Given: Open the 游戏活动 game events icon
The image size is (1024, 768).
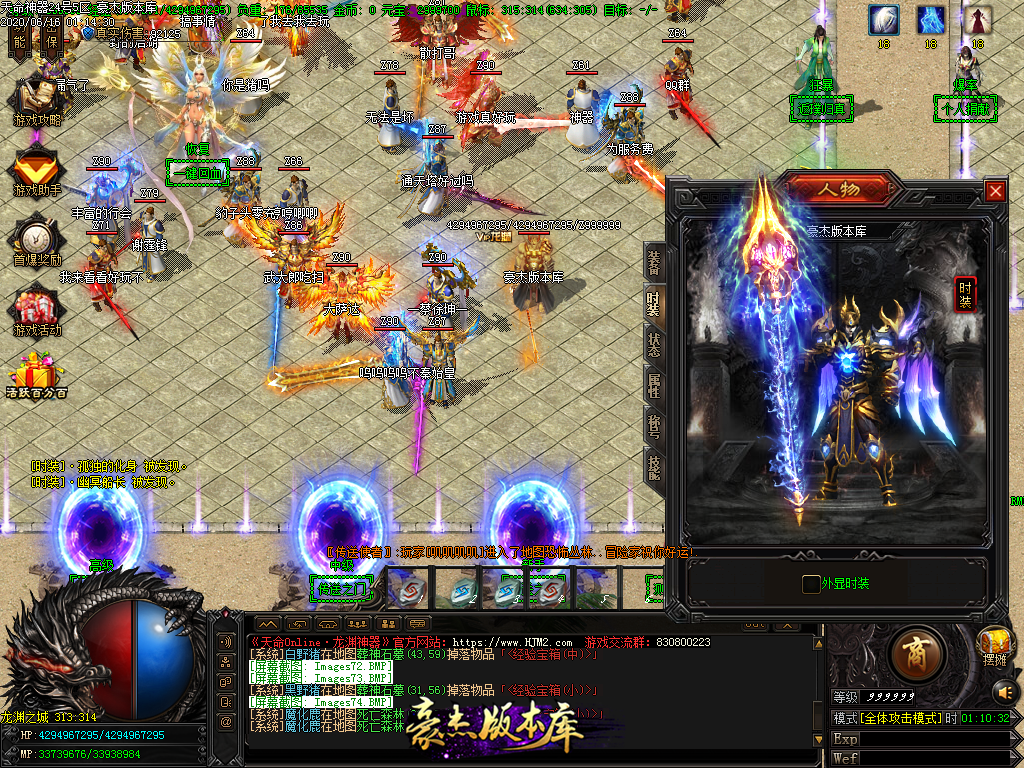Looking at the screenshot, I should [37, 310].
